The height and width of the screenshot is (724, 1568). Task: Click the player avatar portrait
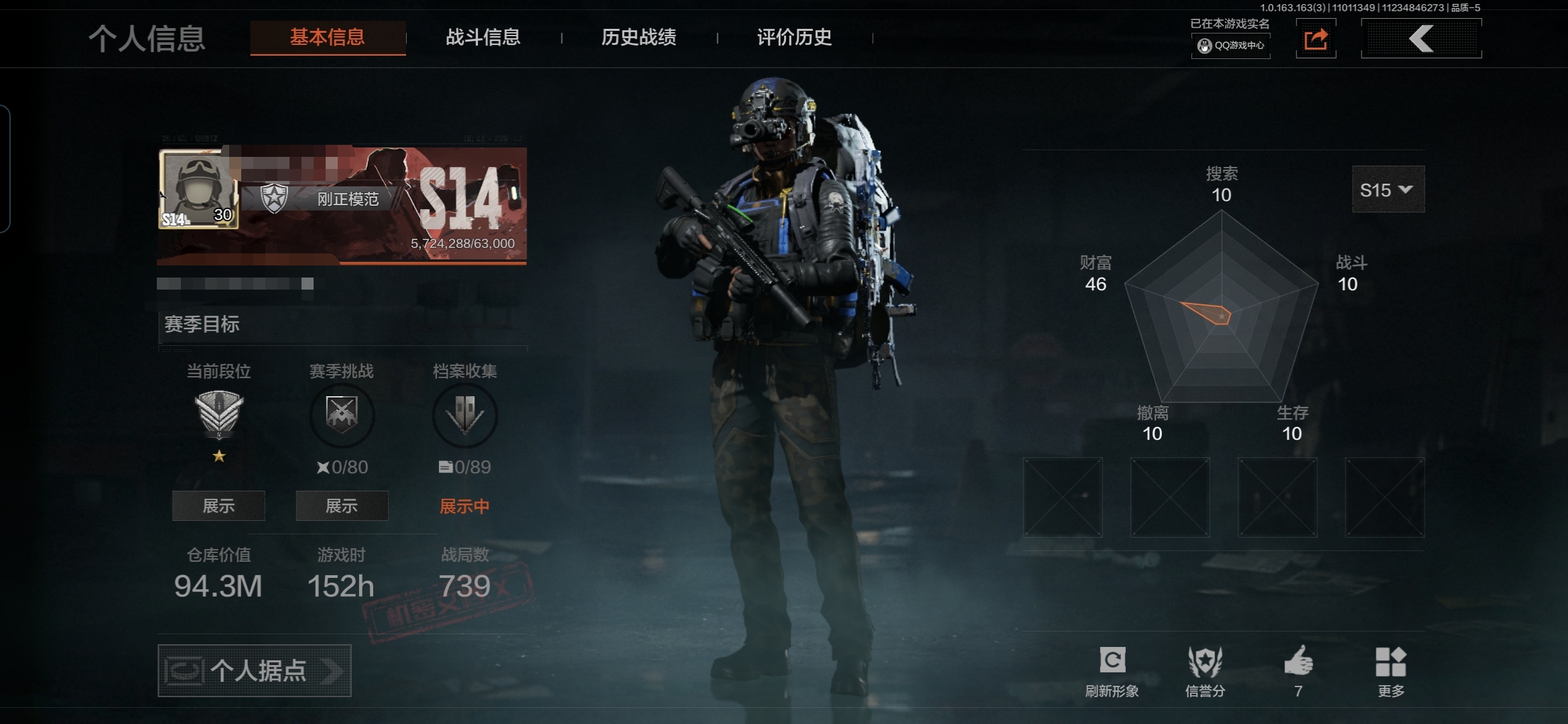198,190
